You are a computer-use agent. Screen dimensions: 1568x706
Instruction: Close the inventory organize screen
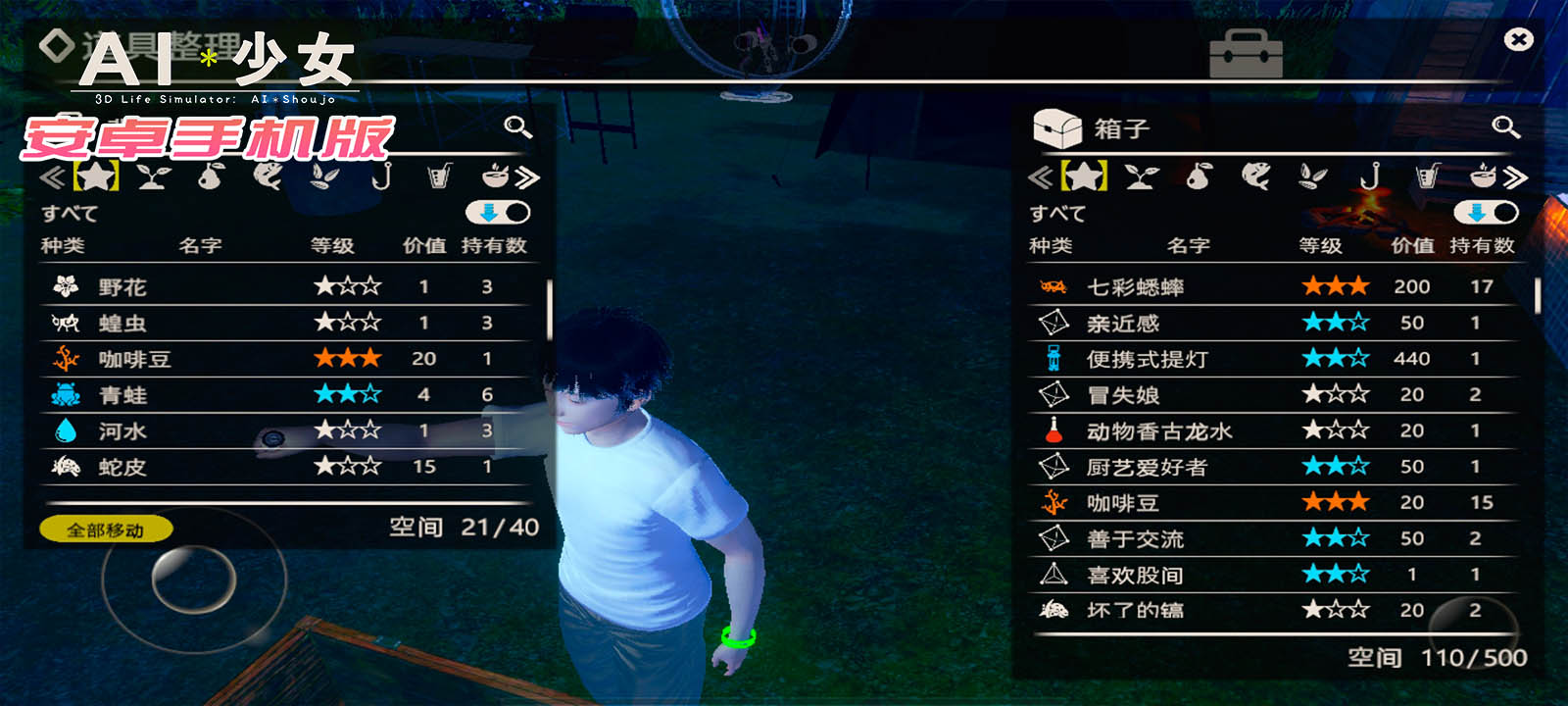coord(1518,39)
